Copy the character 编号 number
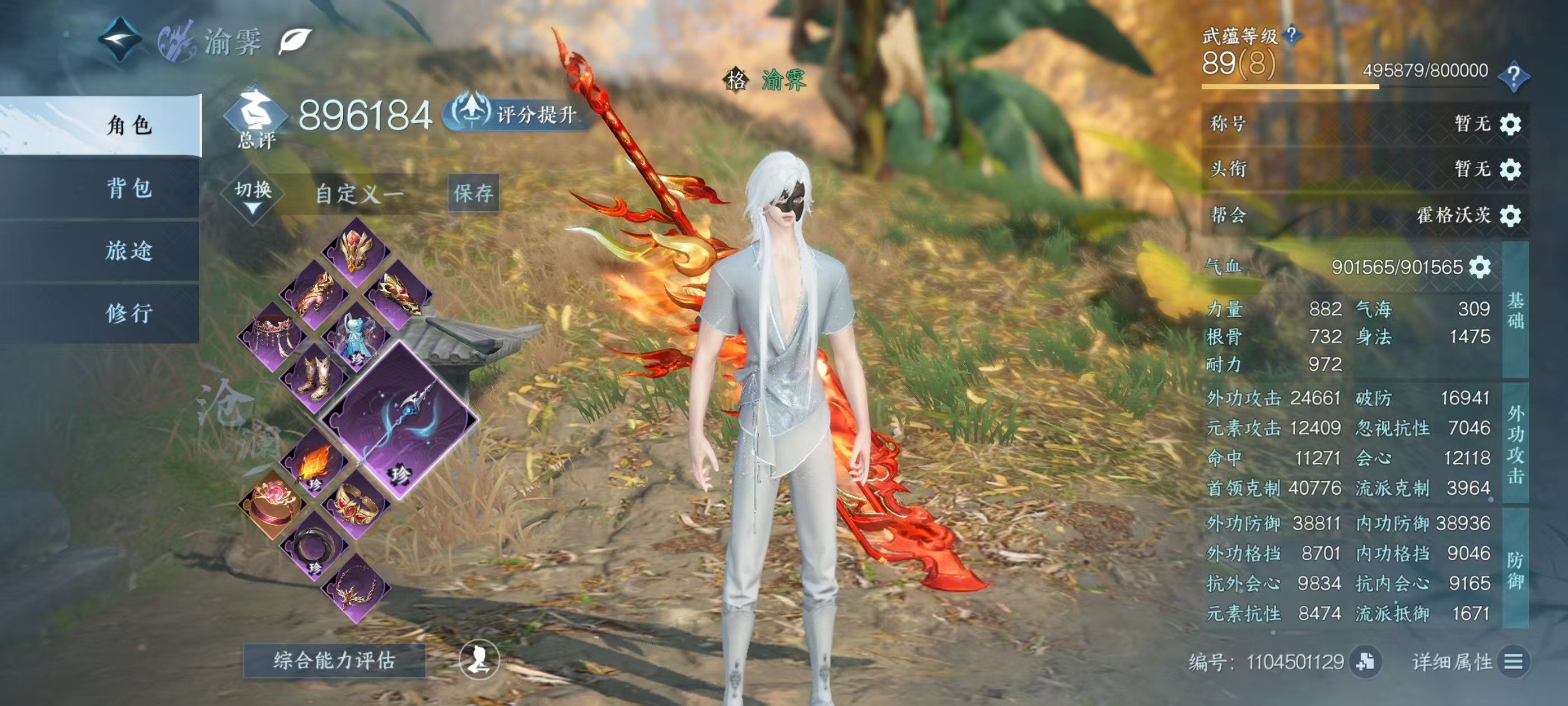 (x=1365, y=662)
